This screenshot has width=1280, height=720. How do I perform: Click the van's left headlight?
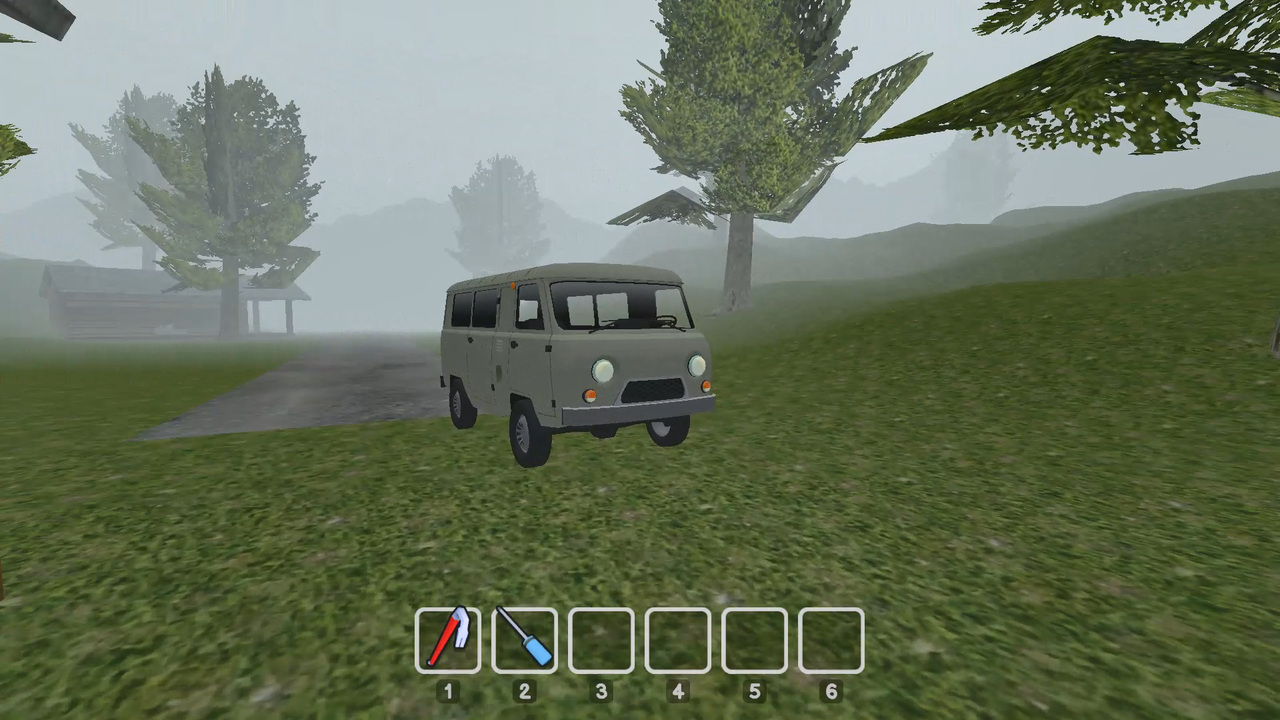tap(601, 373)
